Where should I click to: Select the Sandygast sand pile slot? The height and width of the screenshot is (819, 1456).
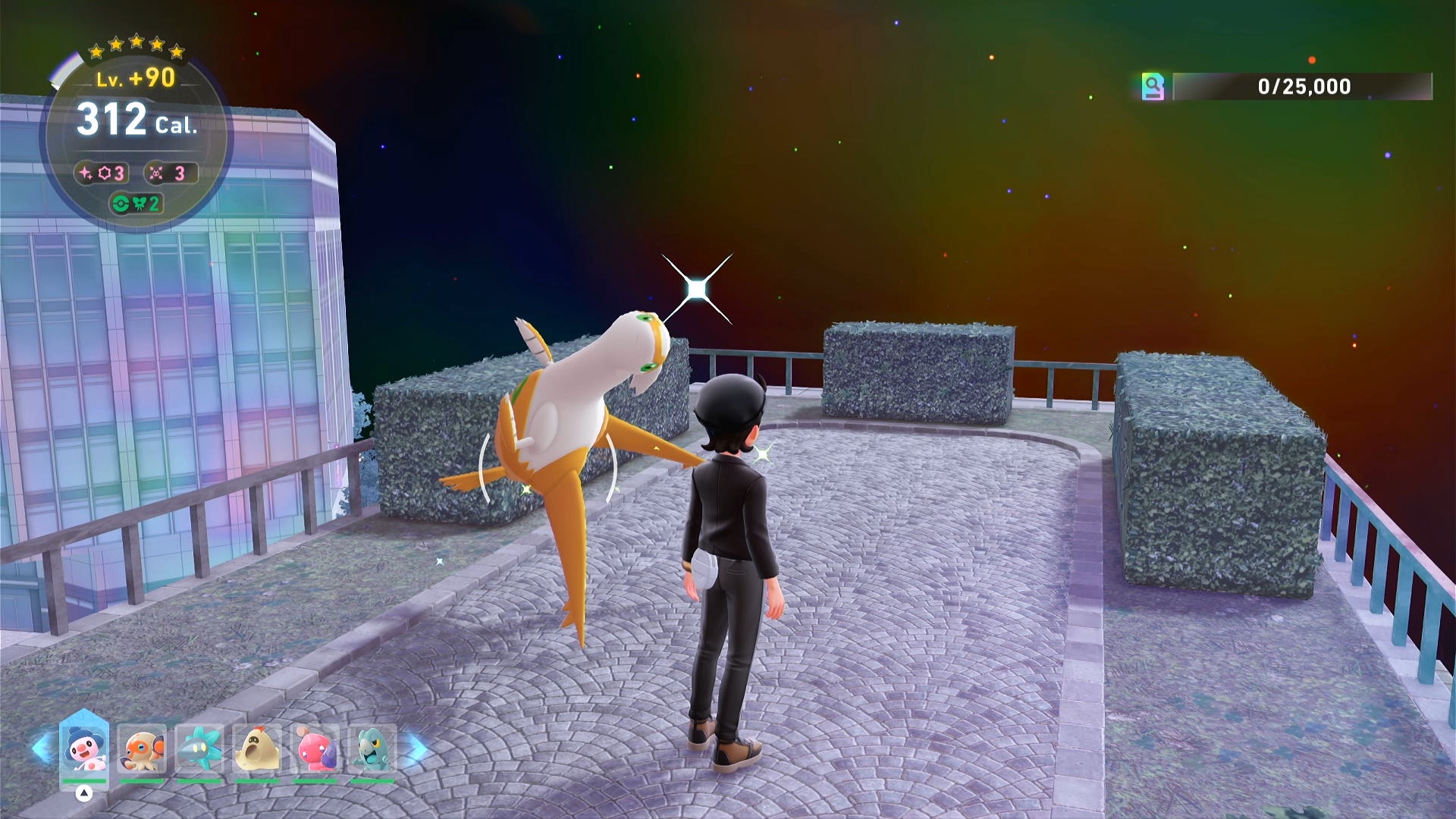(x=257, y=749)
